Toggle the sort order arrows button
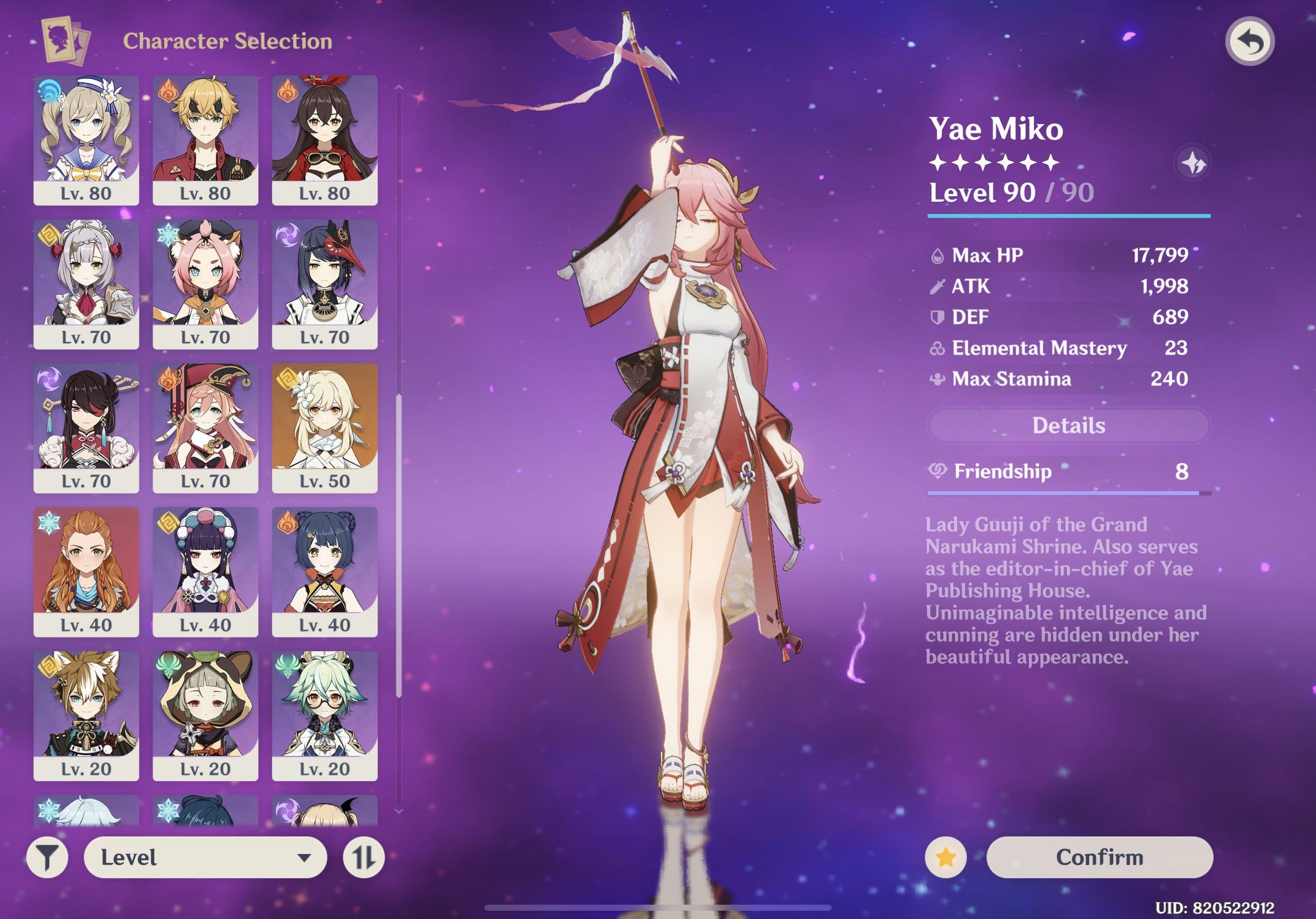 click(363, 858)
